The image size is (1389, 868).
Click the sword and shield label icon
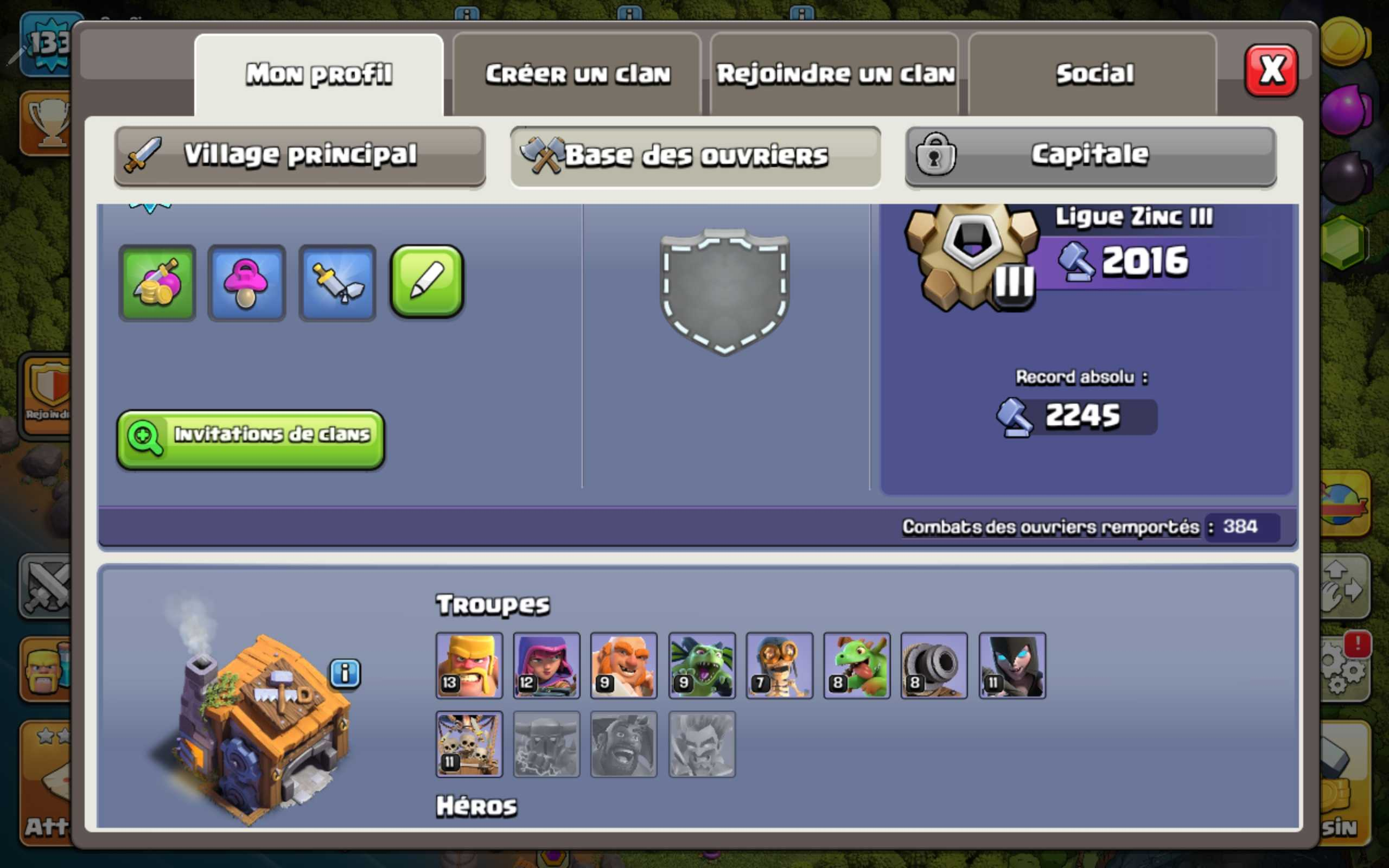[337, 283]
